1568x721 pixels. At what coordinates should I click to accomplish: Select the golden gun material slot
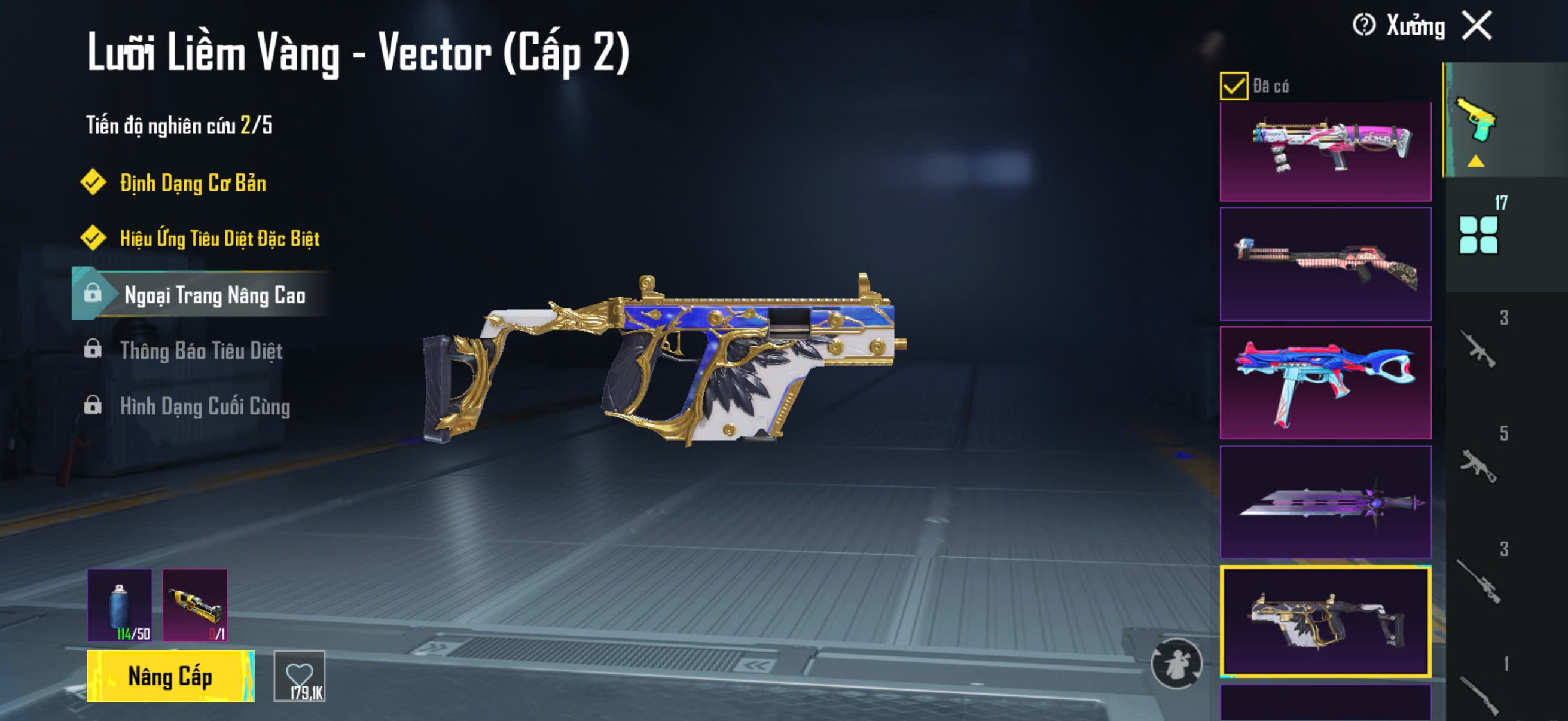click(x=195, y=606)
